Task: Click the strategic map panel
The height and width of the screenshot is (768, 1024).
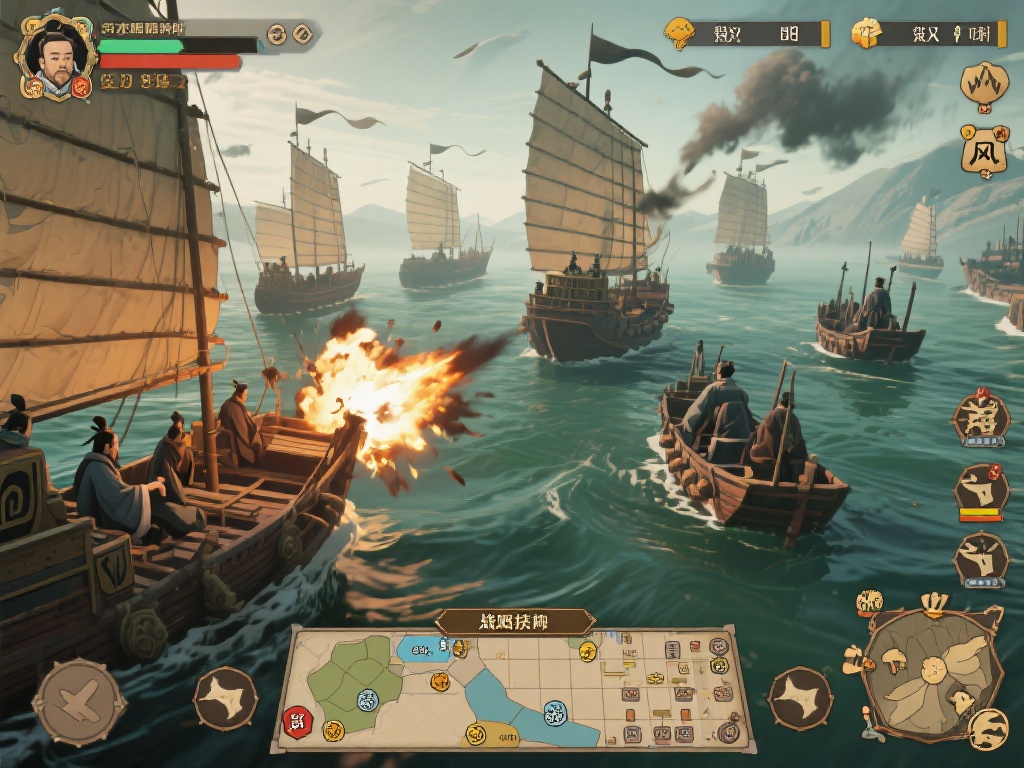Action: [x=515, y=688]
